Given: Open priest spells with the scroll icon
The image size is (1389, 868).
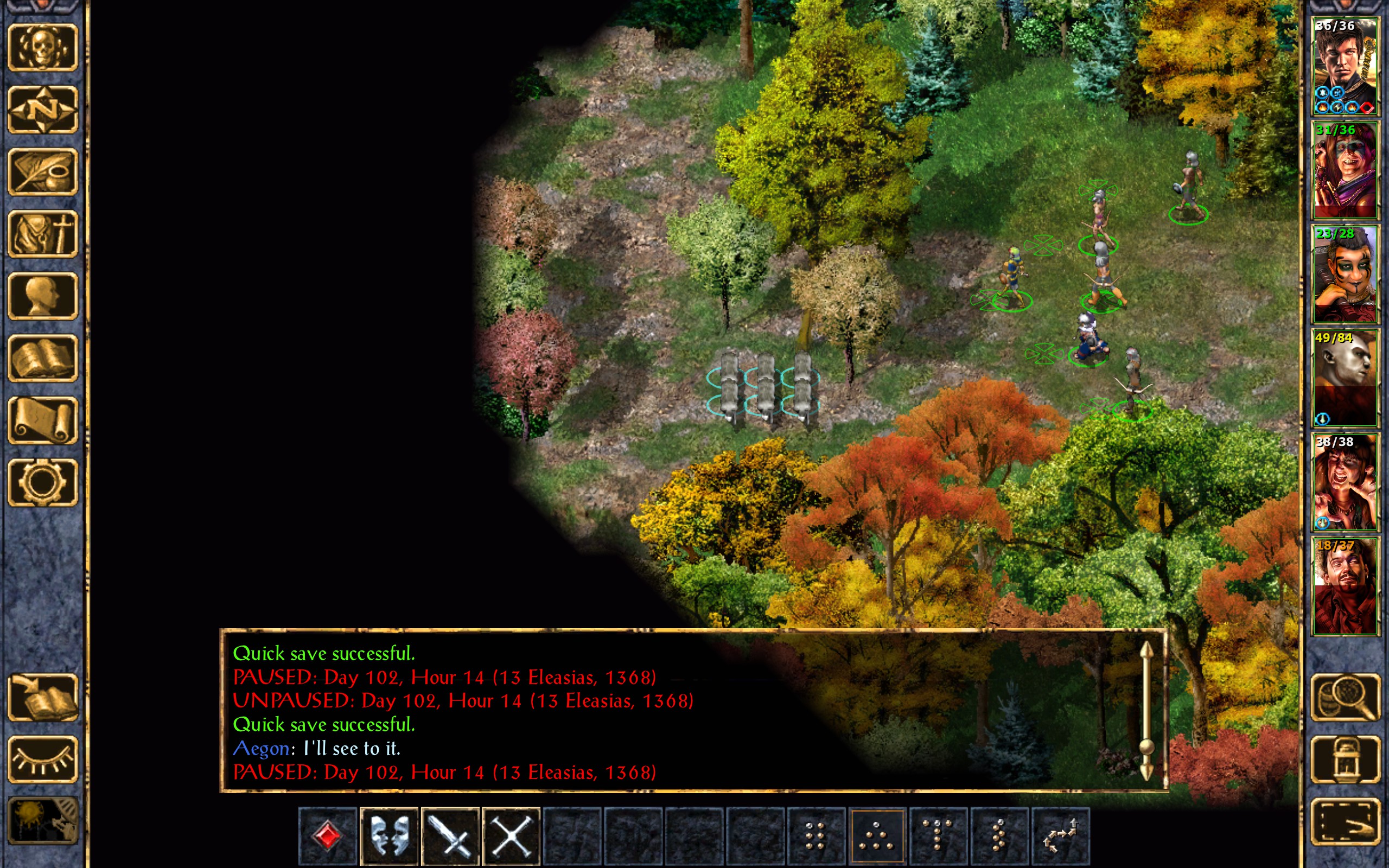Looking at the screenshot, I should coord(42,420).
